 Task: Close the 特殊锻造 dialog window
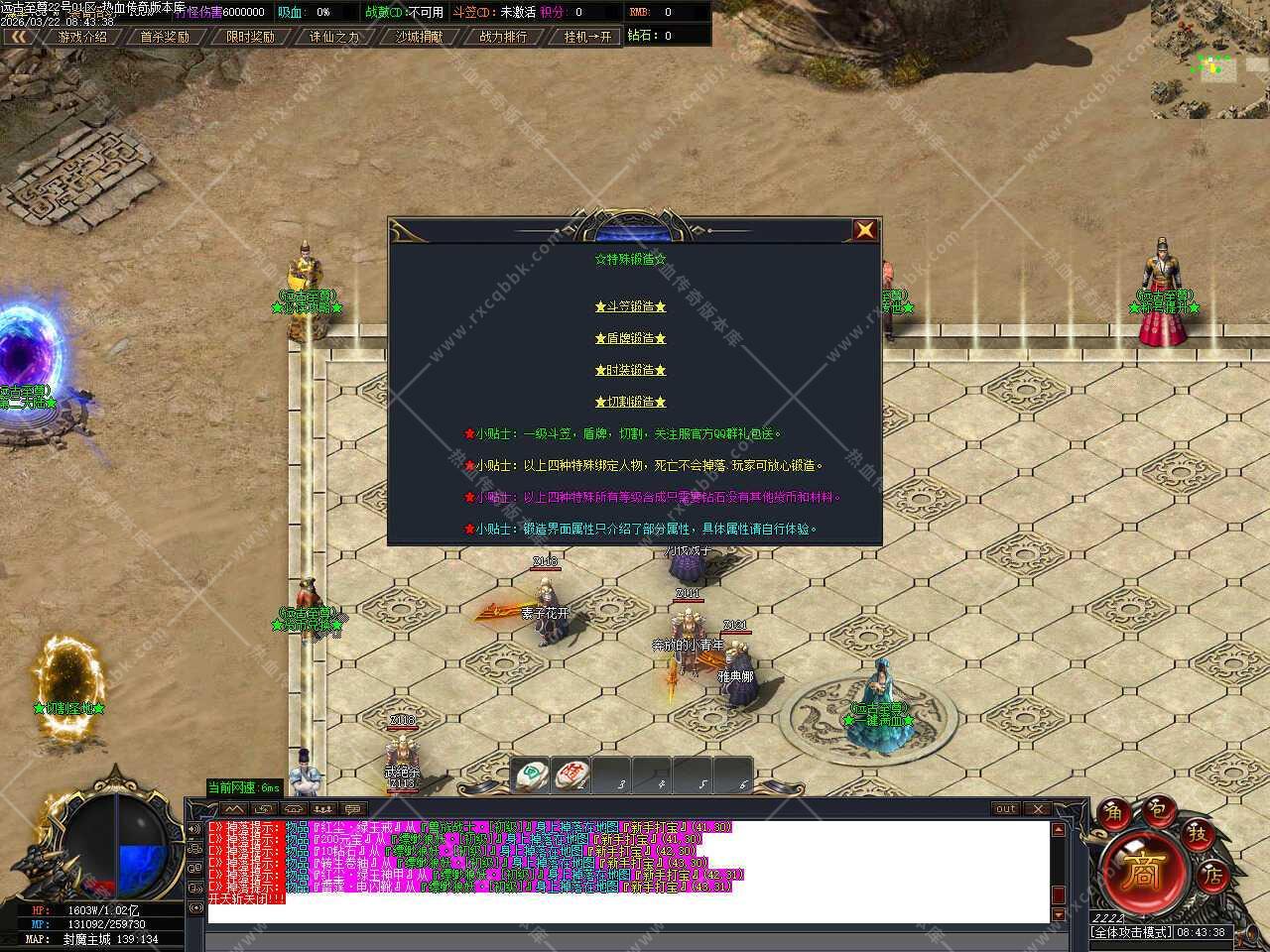click(864, 230)
